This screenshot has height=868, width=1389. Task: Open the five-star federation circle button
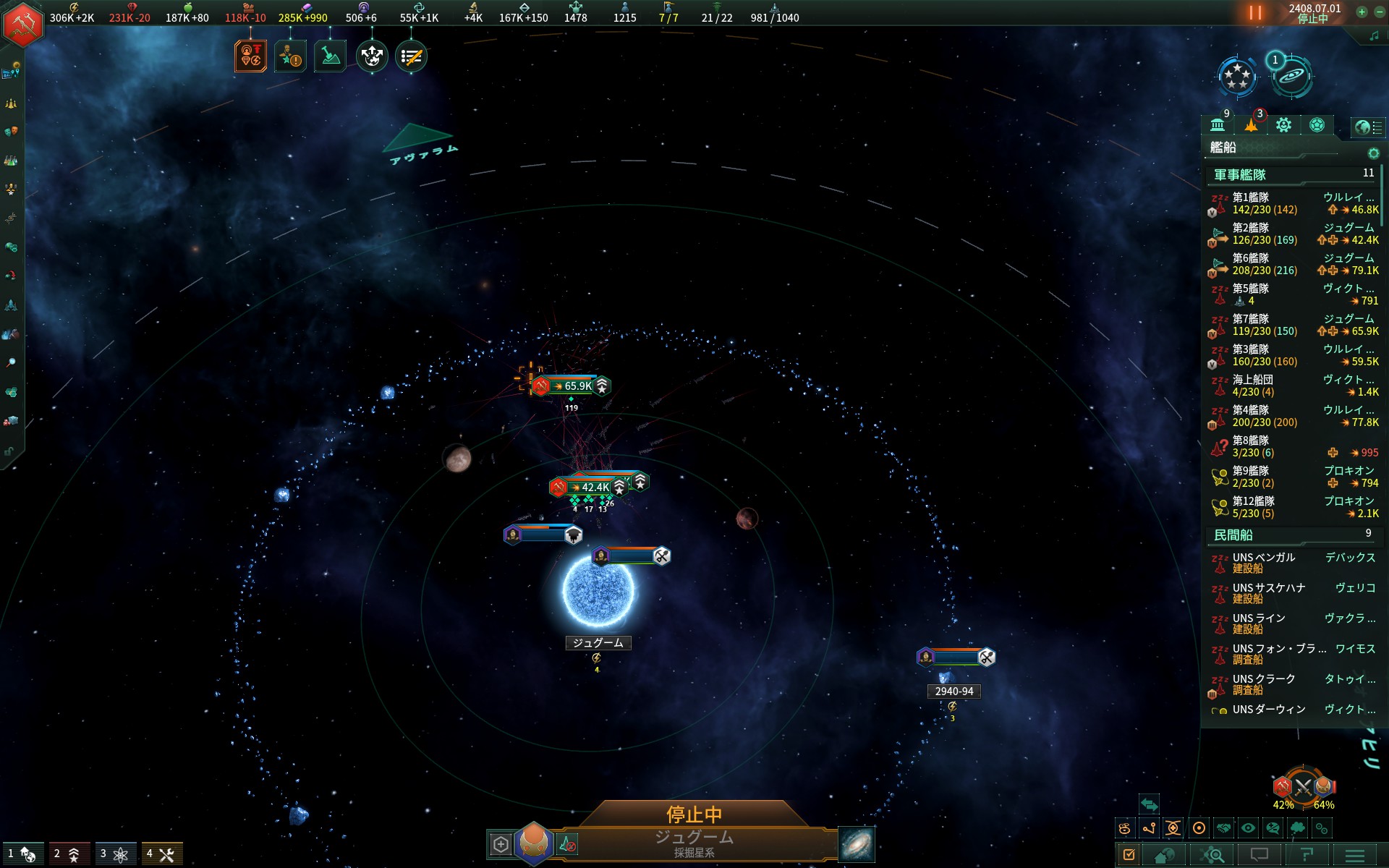click(1236, 76)
